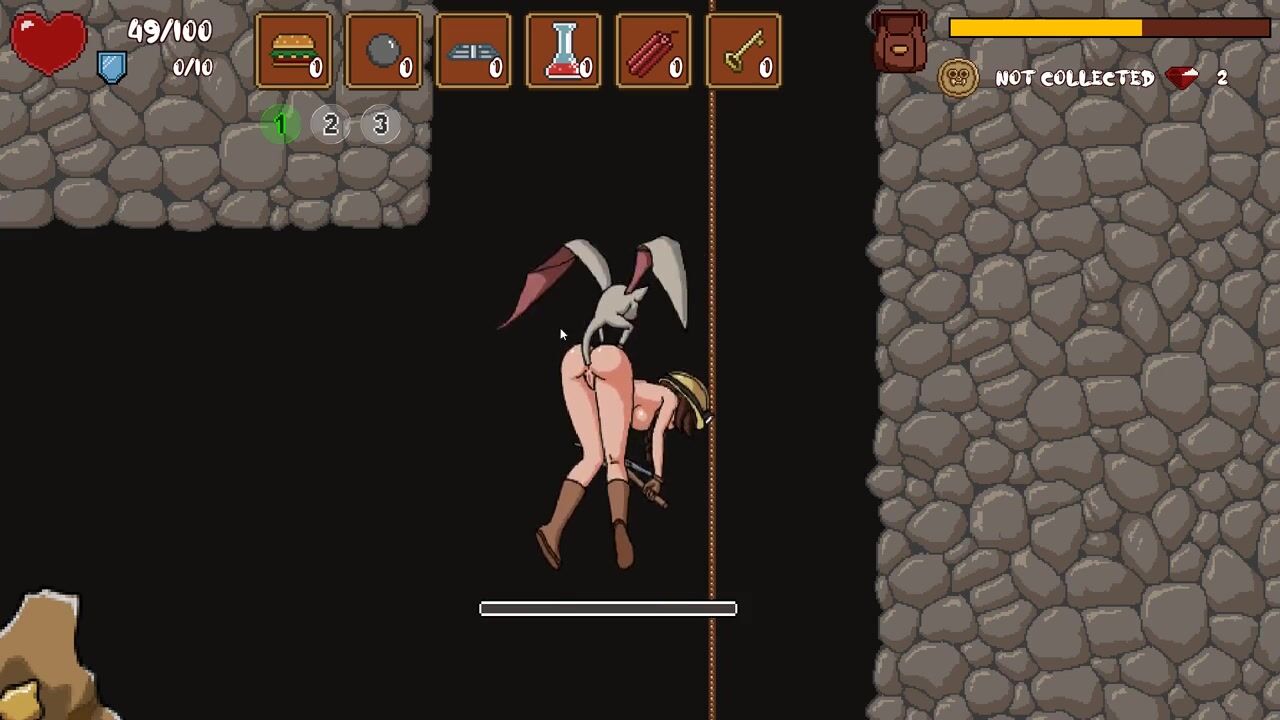Open the backpack icon
Image resolution: width=1280 pixels, height=720 pixels.
pyautogui.click(x=899, y=40)
